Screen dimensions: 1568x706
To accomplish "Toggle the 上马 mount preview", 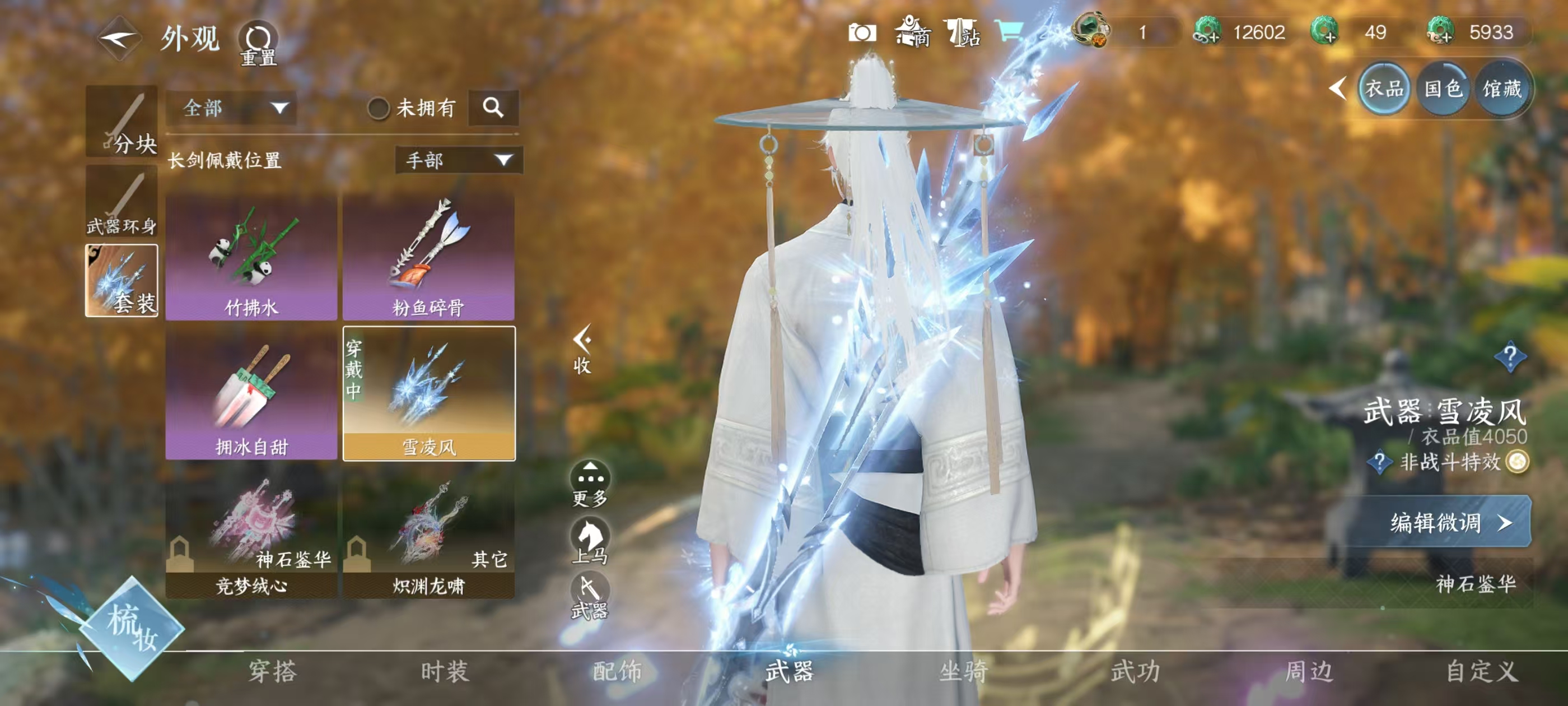I will pyautogui.click(x=590, y=540).
